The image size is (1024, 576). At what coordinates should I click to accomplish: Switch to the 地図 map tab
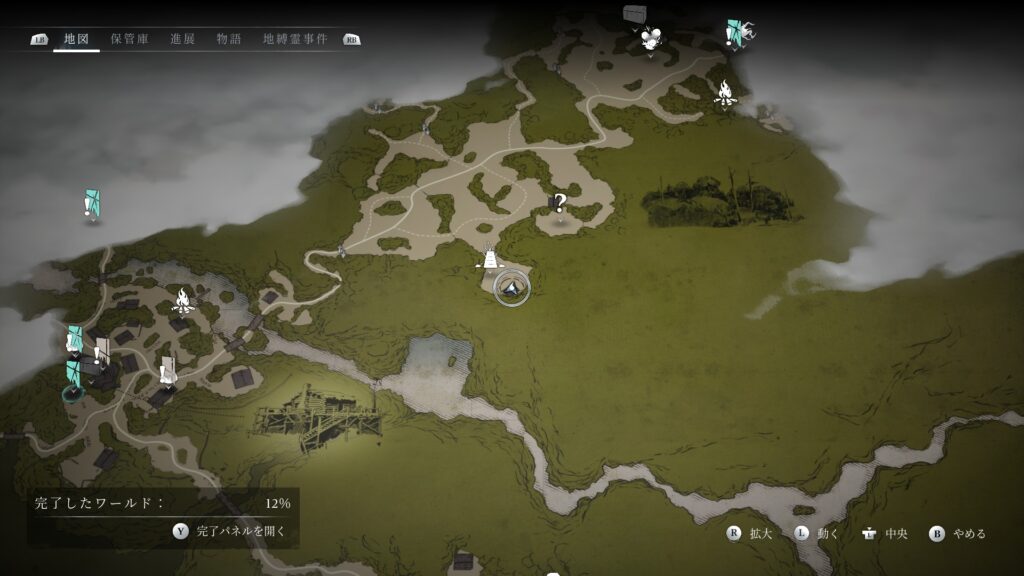coord(76,39)
